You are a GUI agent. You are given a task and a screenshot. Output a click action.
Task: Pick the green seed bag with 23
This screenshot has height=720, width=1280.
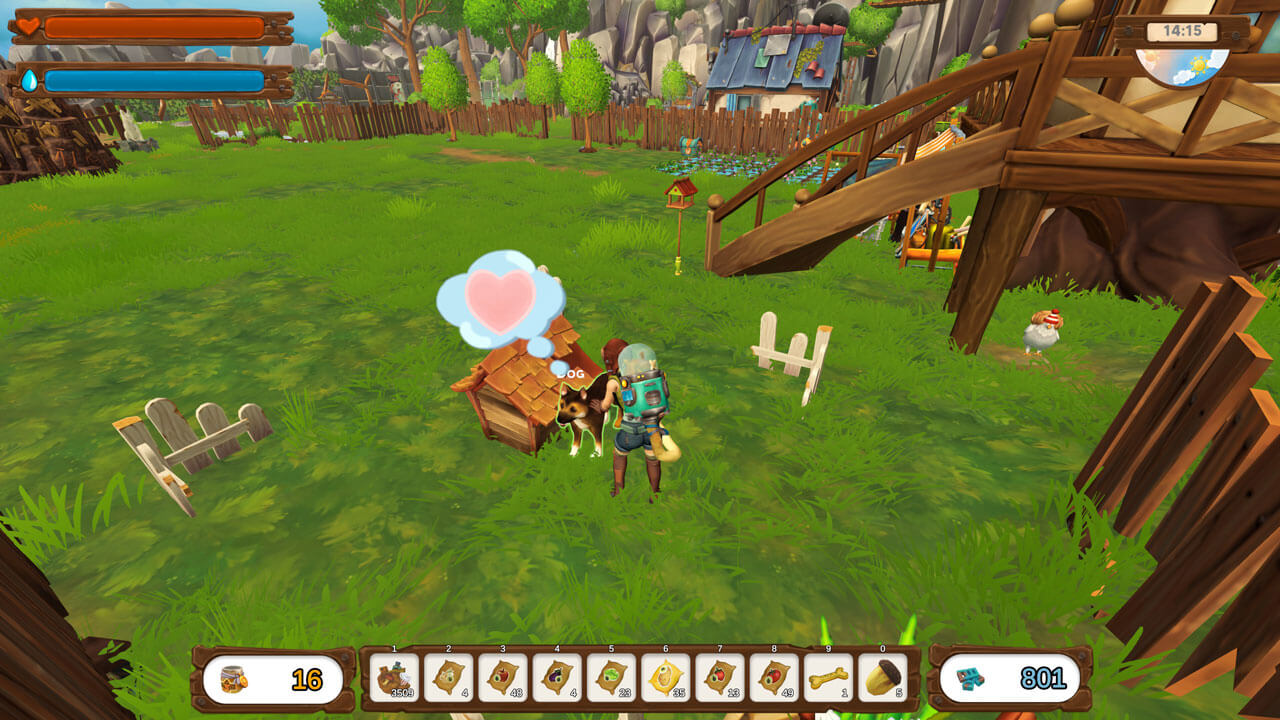610,678
